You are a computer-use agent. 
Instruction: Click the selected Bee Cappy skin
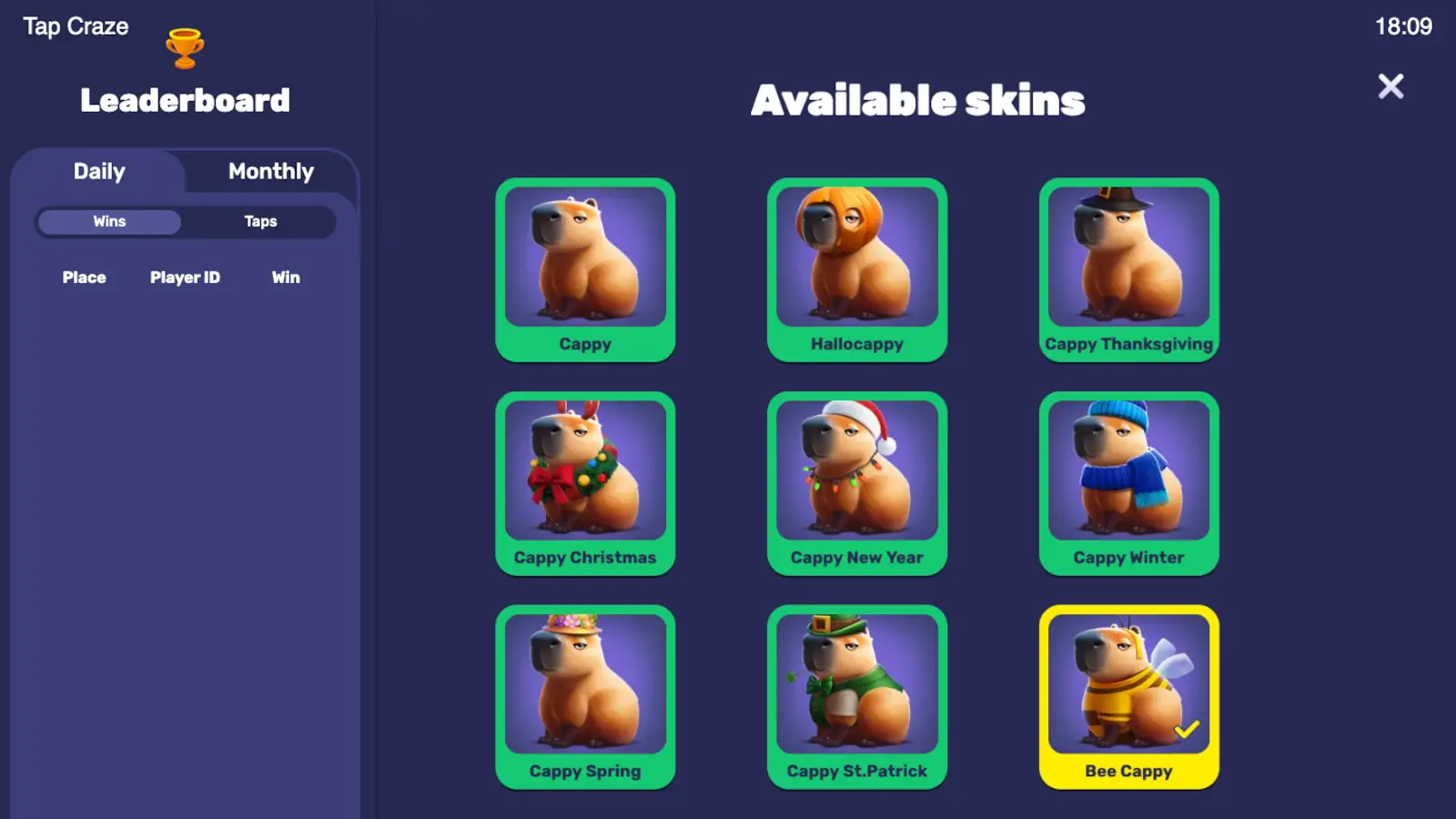1128,697
